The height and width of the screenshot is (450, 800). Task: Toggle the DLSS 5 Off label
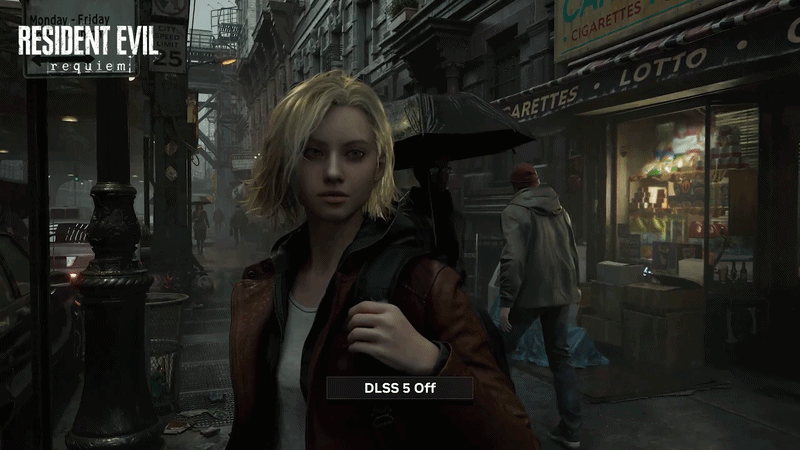399,388
